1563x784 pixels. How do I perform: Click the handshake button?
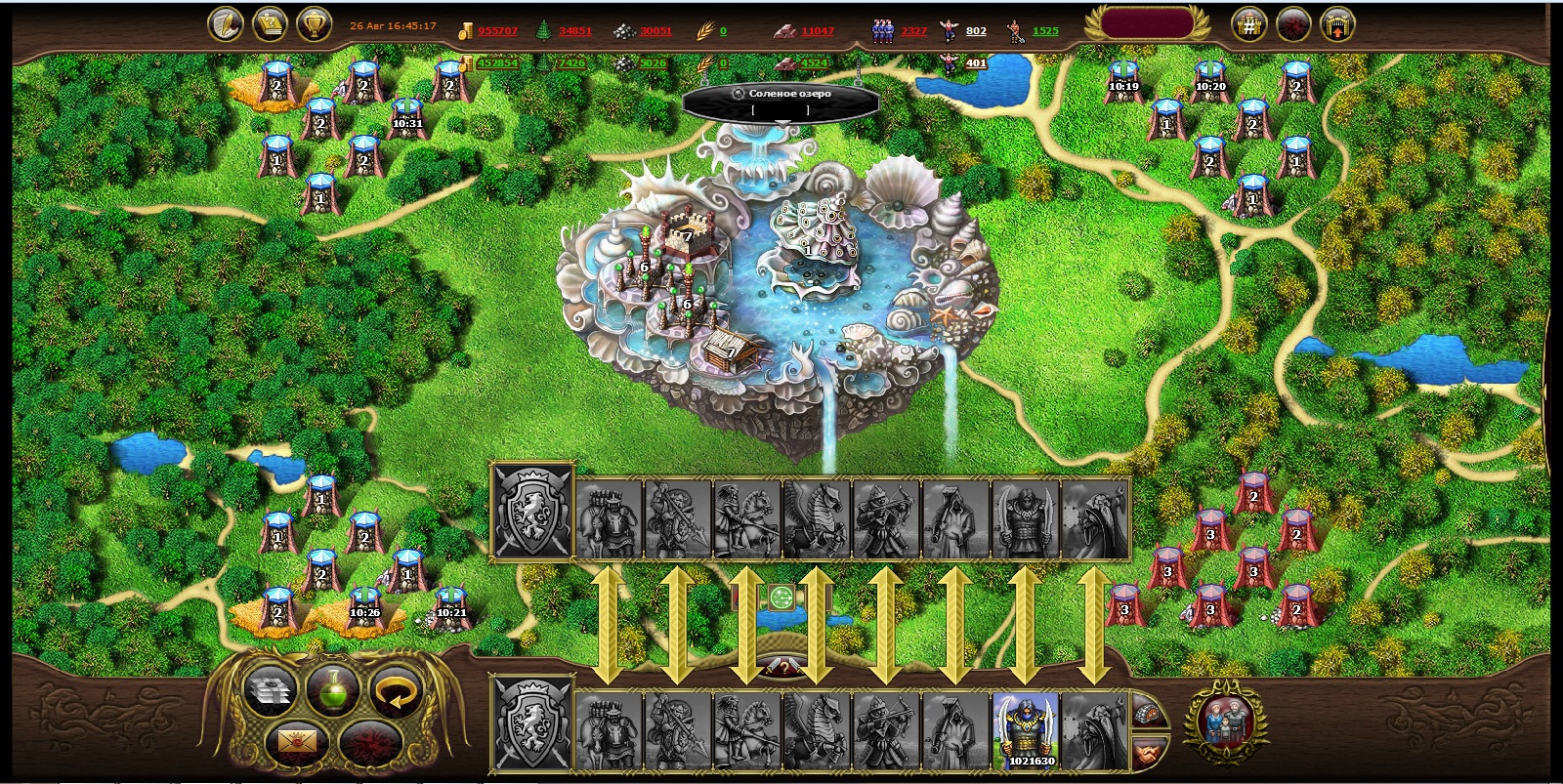pyautogui.click(x=1150, y=753)
